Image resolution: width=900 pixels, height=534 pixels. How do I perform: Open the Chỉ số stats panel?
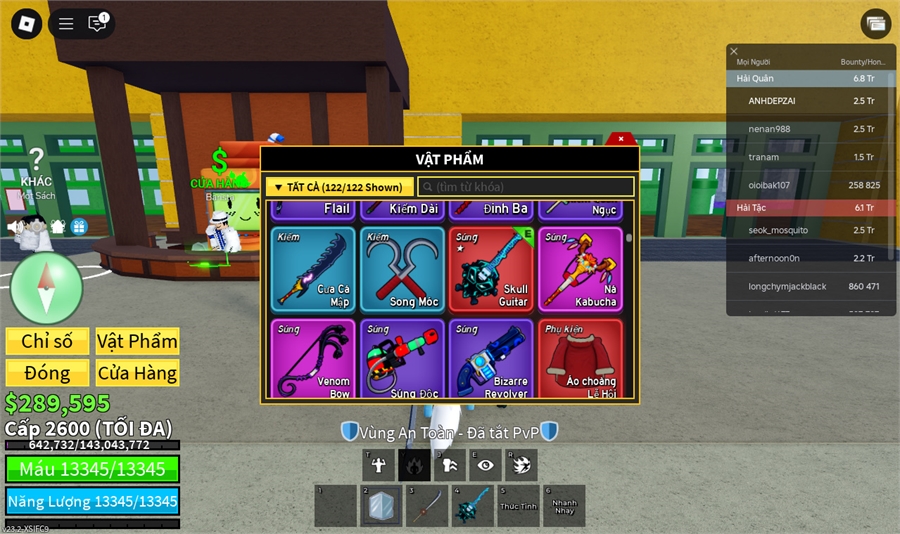47,341
